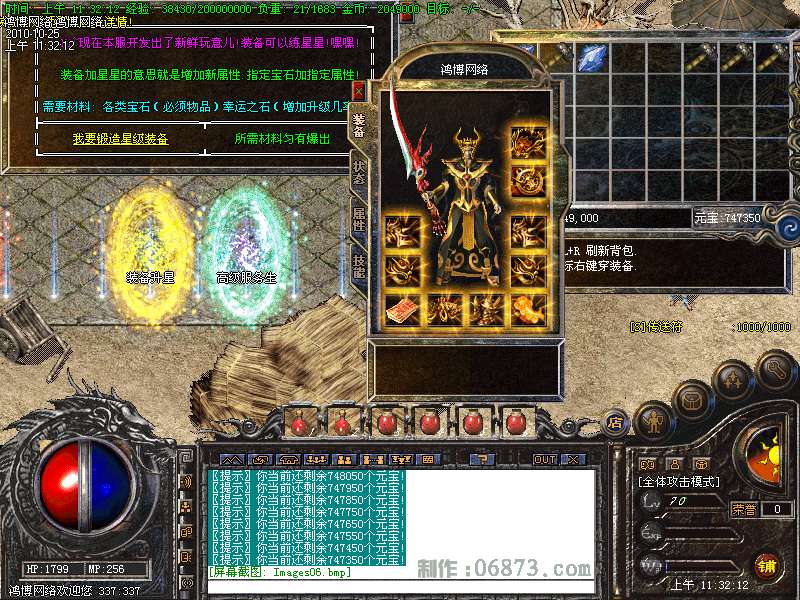Image resolution: width=800 pixels, height=600 pixels.
Task: Choose the 我要锻造星级装备 dialogue option
Action: click(120, 139)
